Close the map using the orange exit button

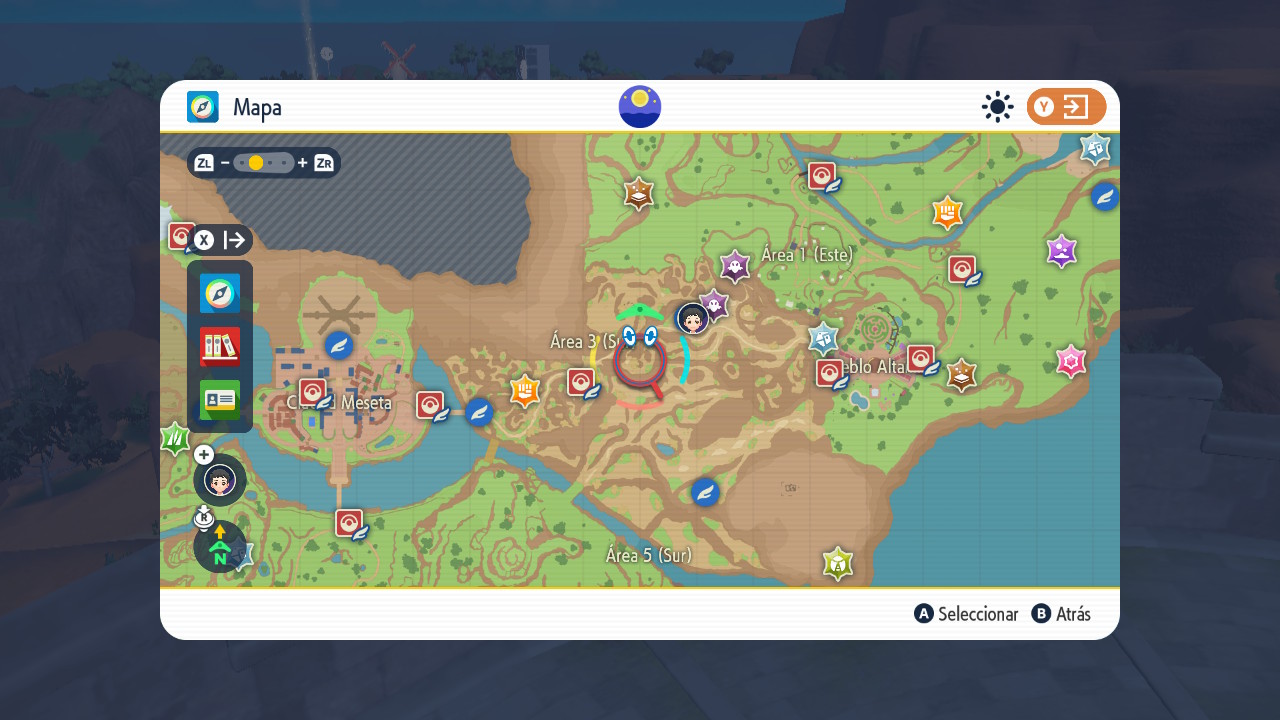pos(1066,107)
